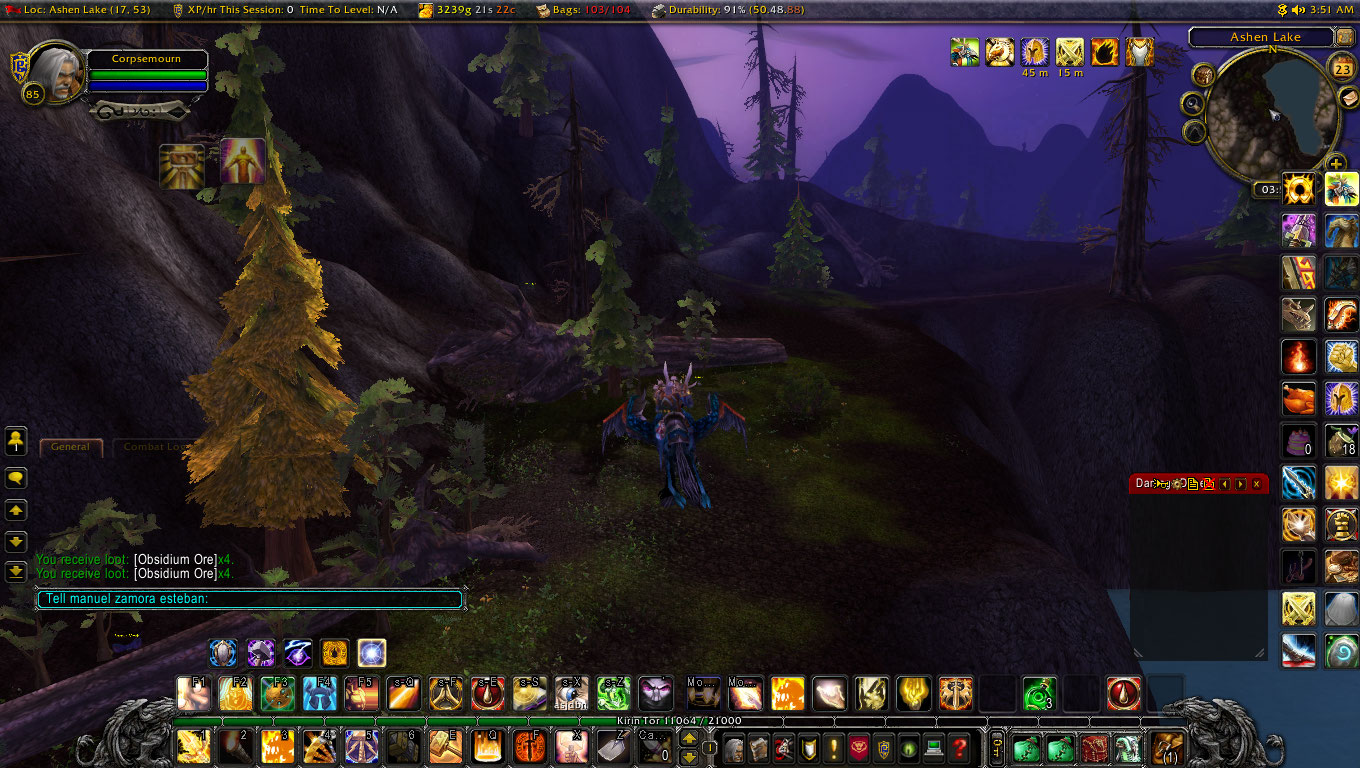Open the main backpack bag slot
The width and height of the screenshot is (1360, 768).
[1167, 747]
